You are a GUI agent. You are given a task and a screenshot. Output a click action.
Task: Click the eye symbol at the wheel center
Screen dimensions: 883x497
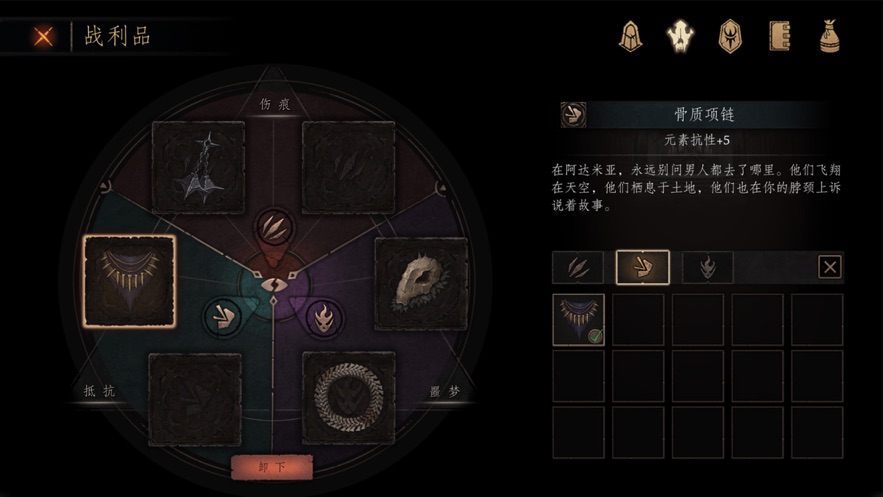click(272, 286)
